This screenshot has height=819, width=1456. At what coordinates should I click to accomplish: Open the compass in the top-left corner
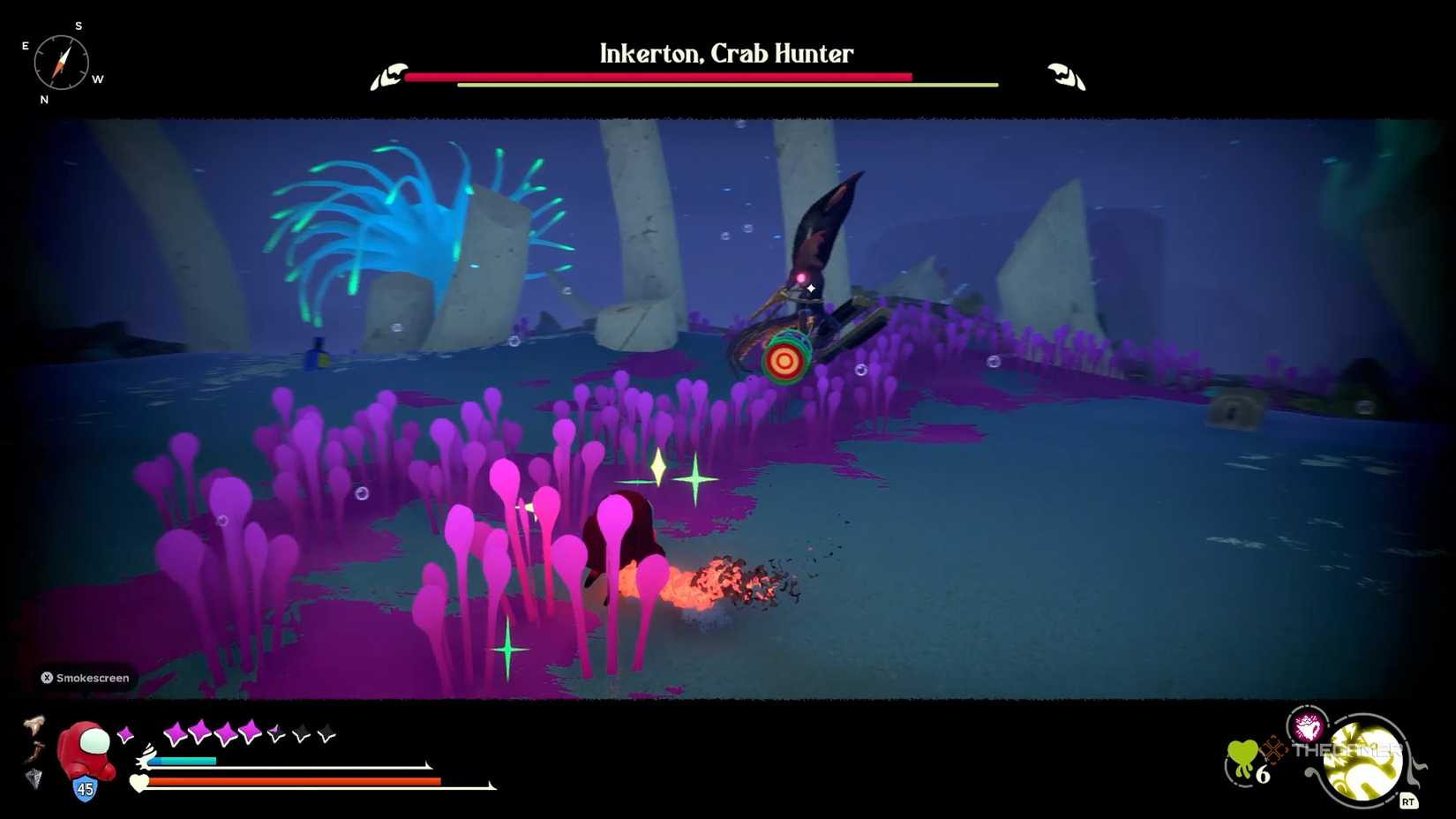pyautogui.click(x=62, y=62)
